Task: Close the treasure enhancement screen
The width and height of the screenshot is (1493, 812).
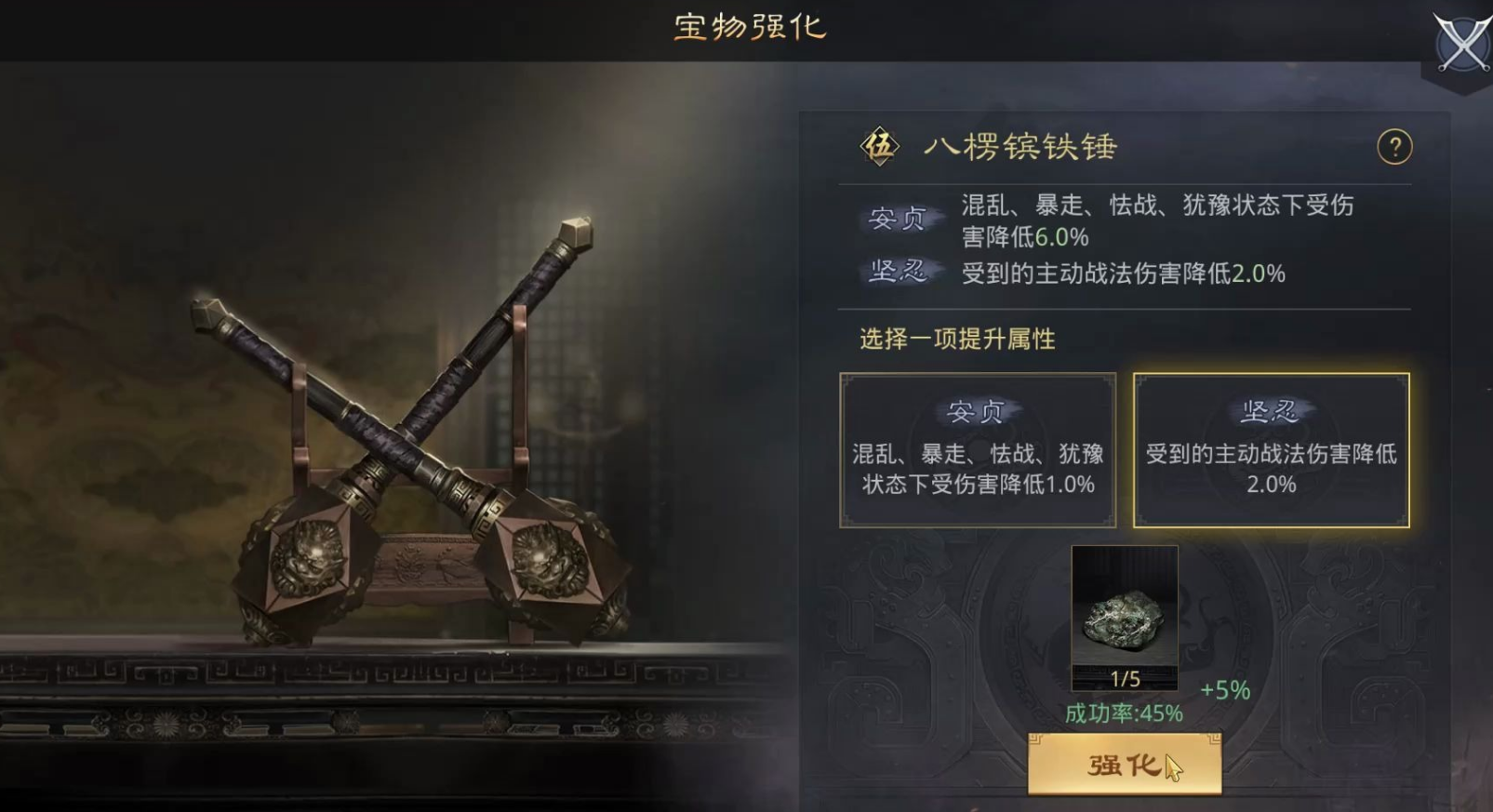Action: 1461,44
